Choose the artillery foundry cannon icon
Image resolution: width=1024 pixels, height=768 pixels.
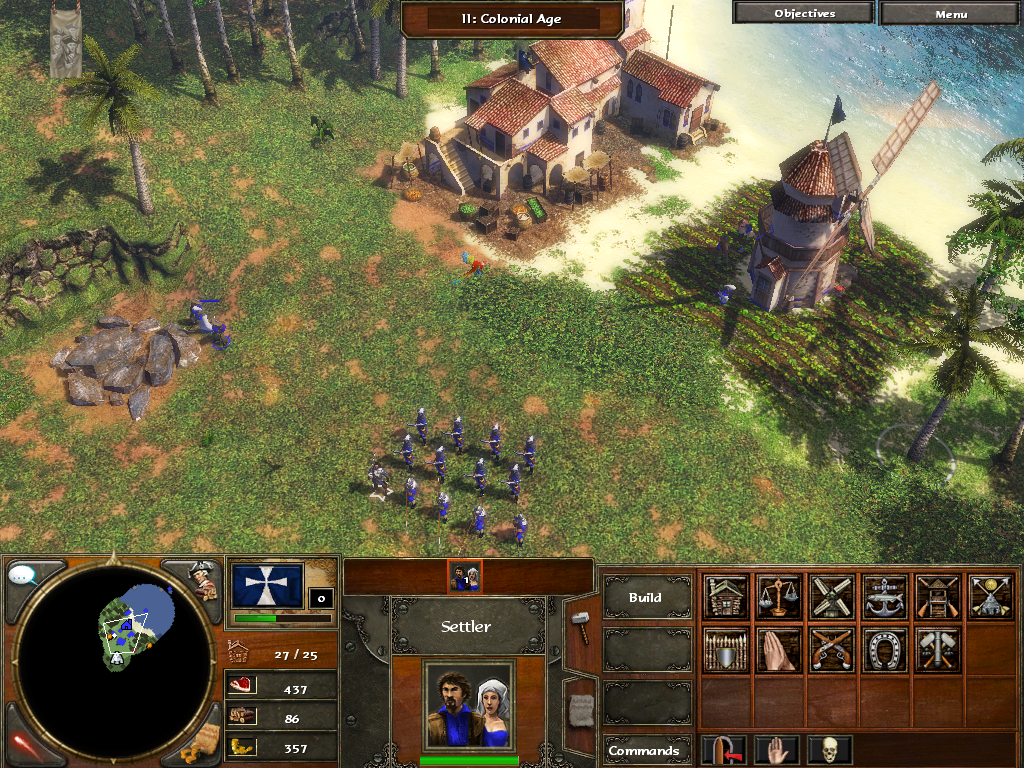coord(938,650)
